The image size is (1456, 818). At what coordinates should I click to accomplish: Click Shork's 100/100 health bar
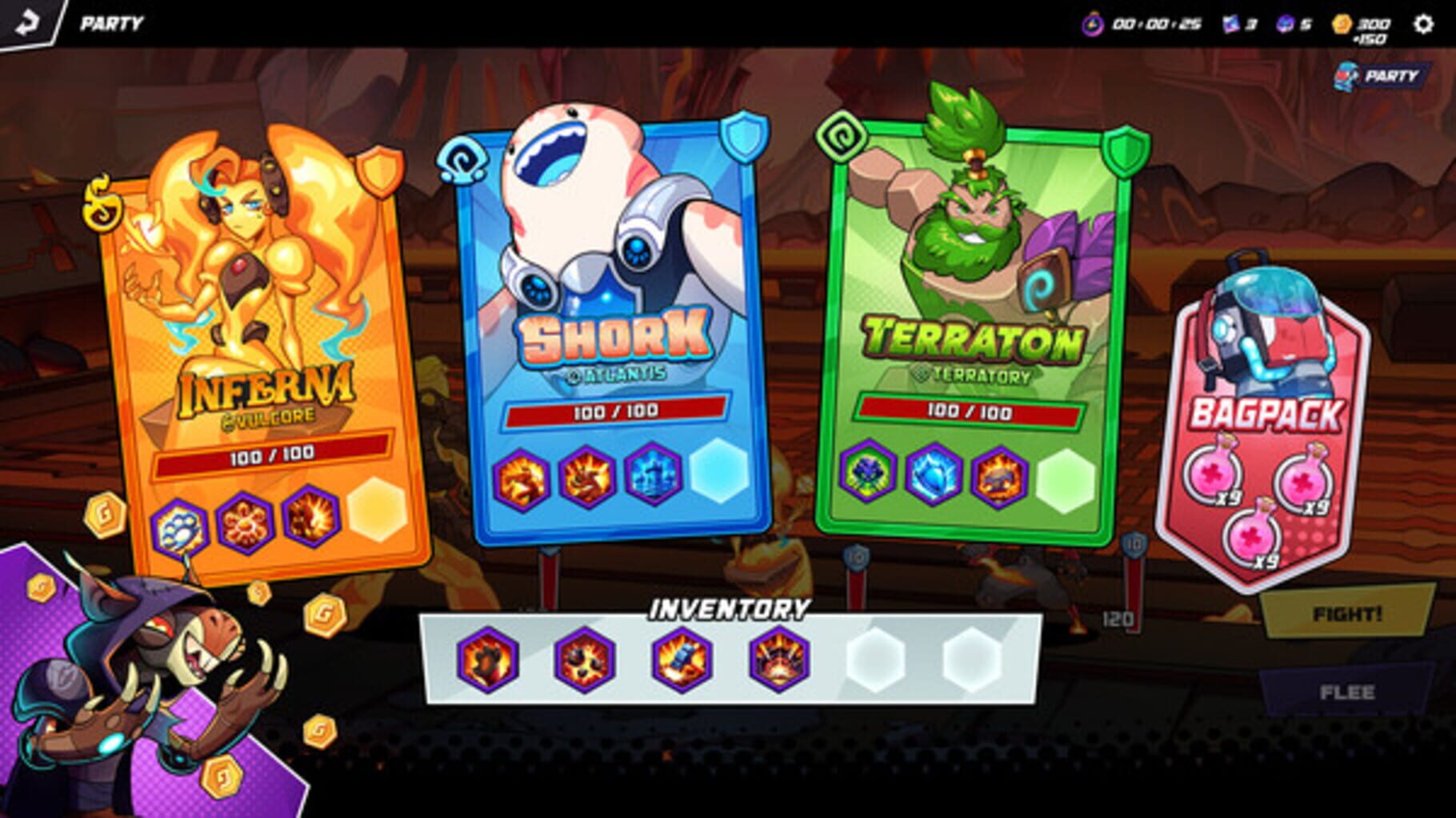point(616,415)
